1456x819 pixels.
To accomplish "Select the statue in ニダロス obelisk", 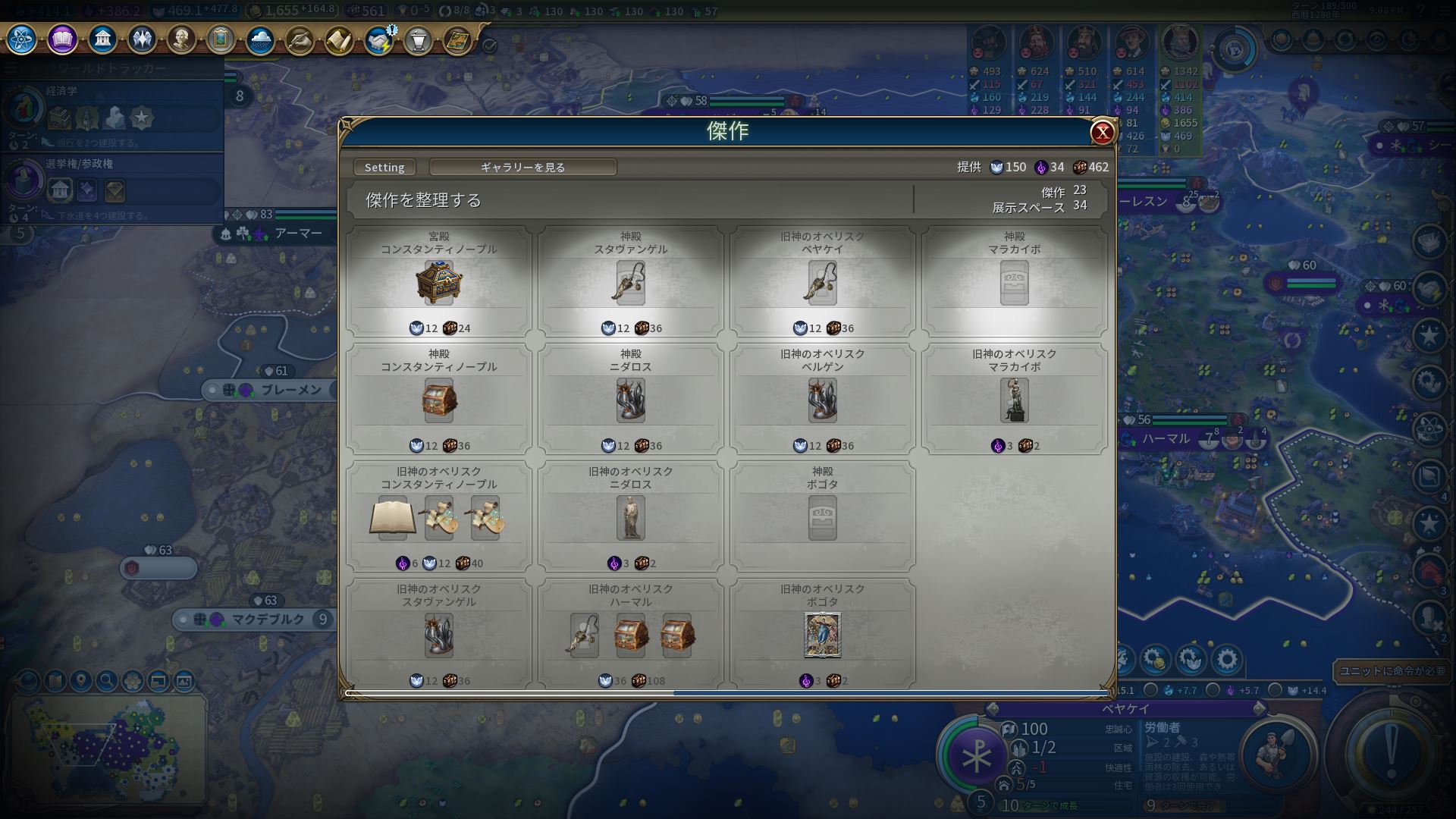I will click(630, 518).
